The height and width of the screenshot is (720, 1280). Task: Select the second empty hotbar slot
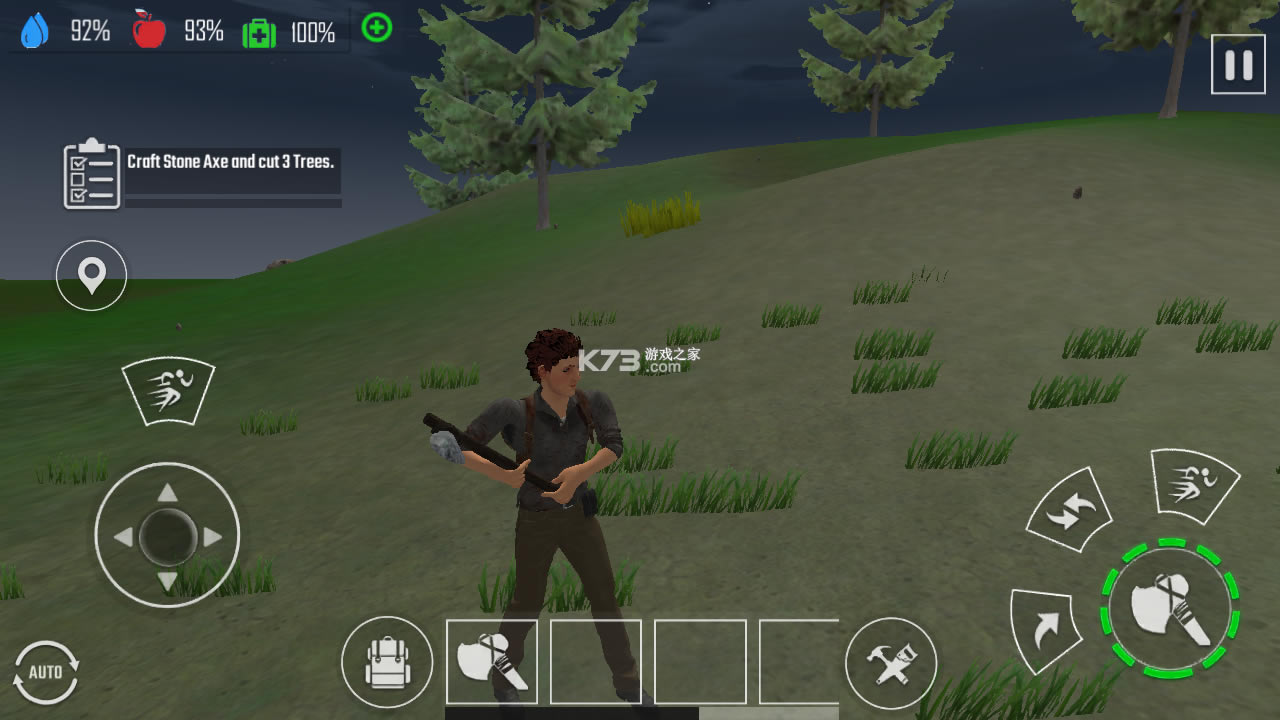tap(594, 662)
